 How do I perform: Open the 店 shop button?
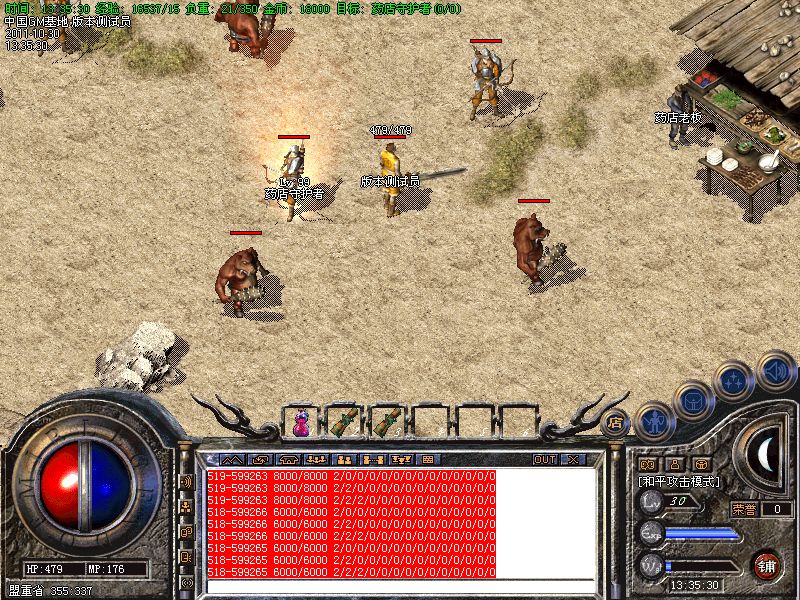[616, 421]
